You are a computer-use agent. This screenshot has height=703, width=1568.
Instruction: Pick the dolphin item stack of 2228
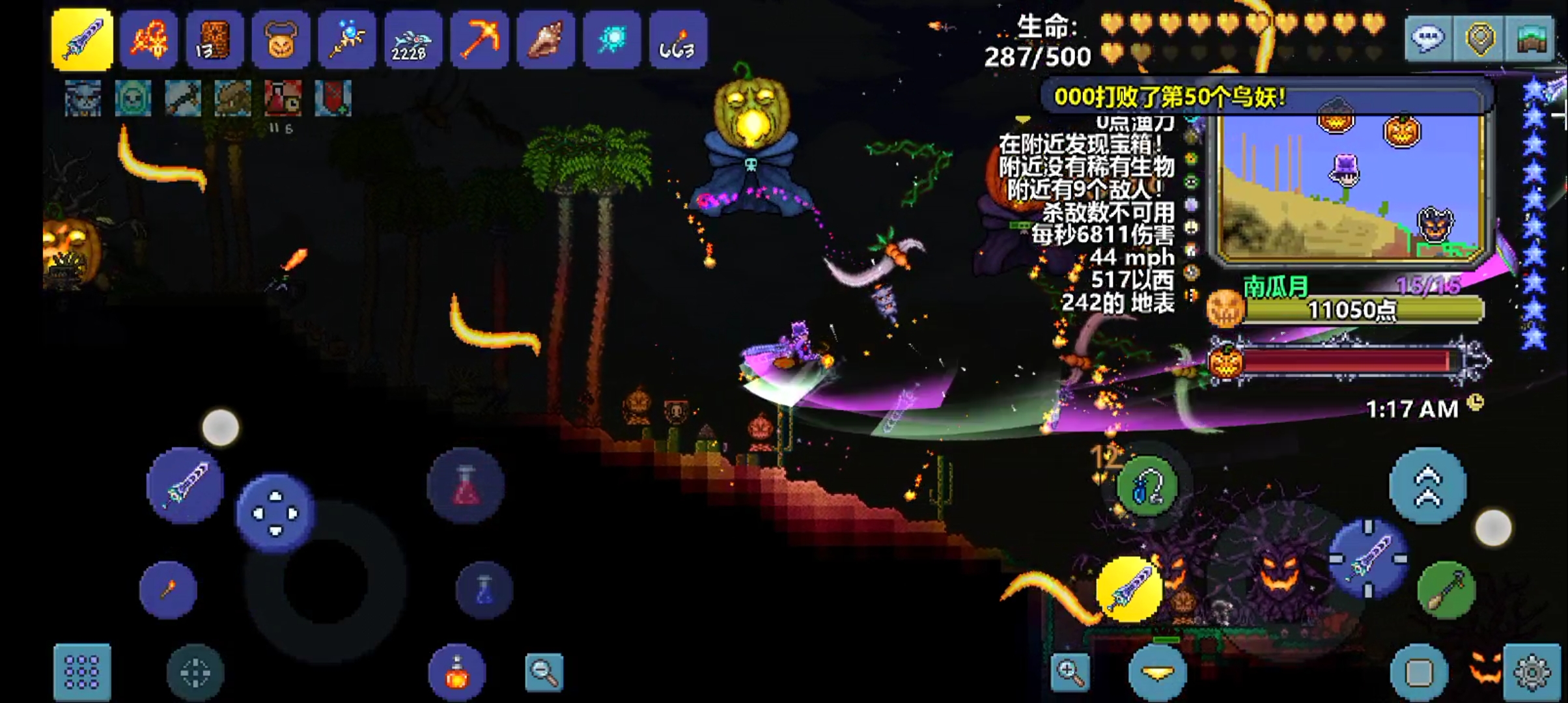pyautogui.click(x=413, y=40)
